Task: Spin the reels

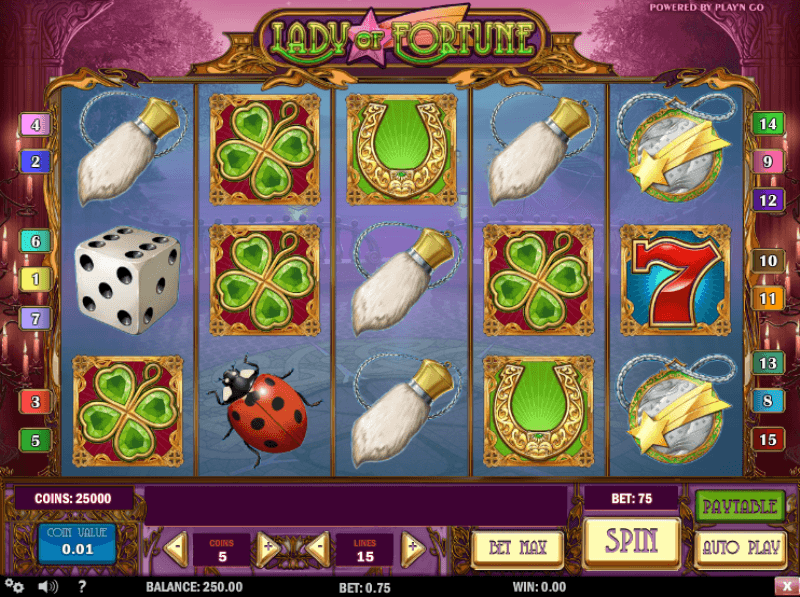Action: [632, 543]
